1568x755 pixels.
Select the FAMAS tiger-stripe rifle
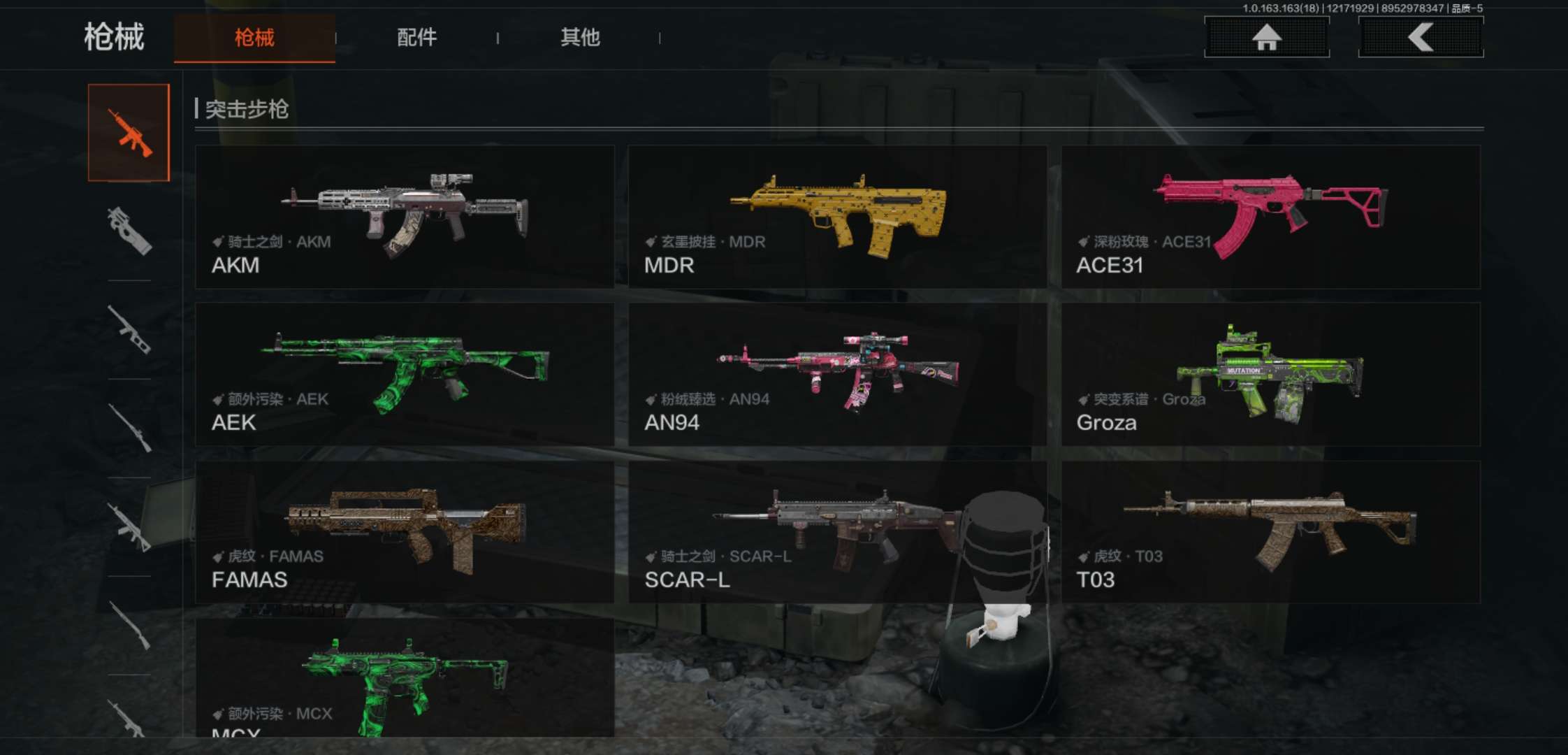(405, 532)
